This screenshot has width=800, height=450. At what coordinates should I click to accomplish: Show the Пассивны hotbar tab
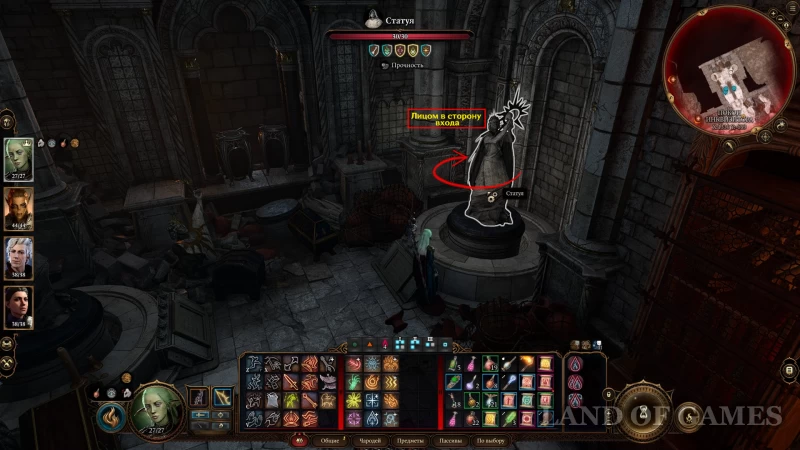(449, 440)
